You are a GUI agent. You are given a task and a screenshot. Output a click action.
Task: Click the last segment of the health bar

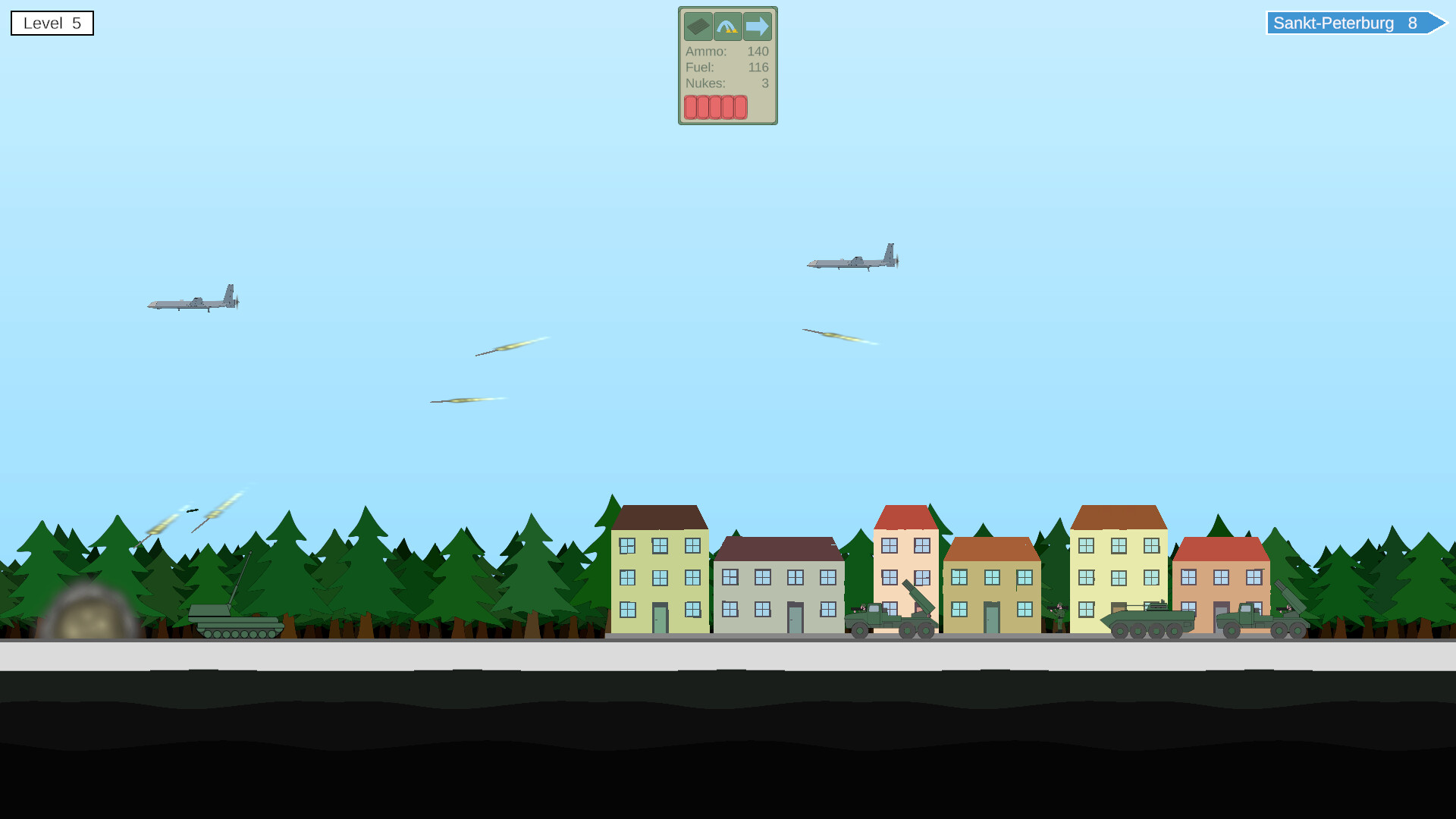pyautogui.click(x=741, y=108)
